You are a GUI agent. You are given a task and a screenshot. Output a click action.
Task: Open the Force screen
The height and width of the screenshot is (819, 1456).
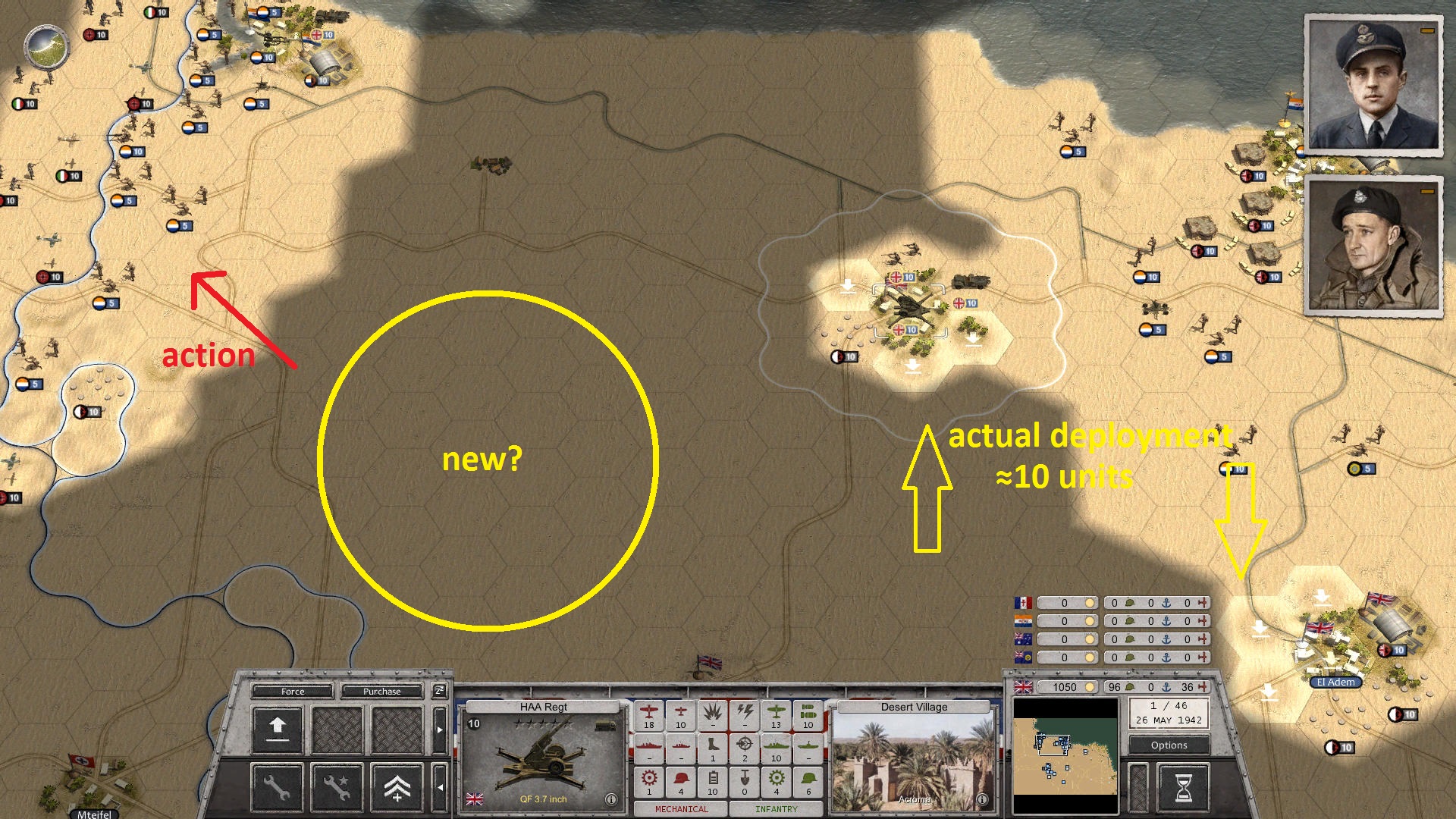click(293, 692)
